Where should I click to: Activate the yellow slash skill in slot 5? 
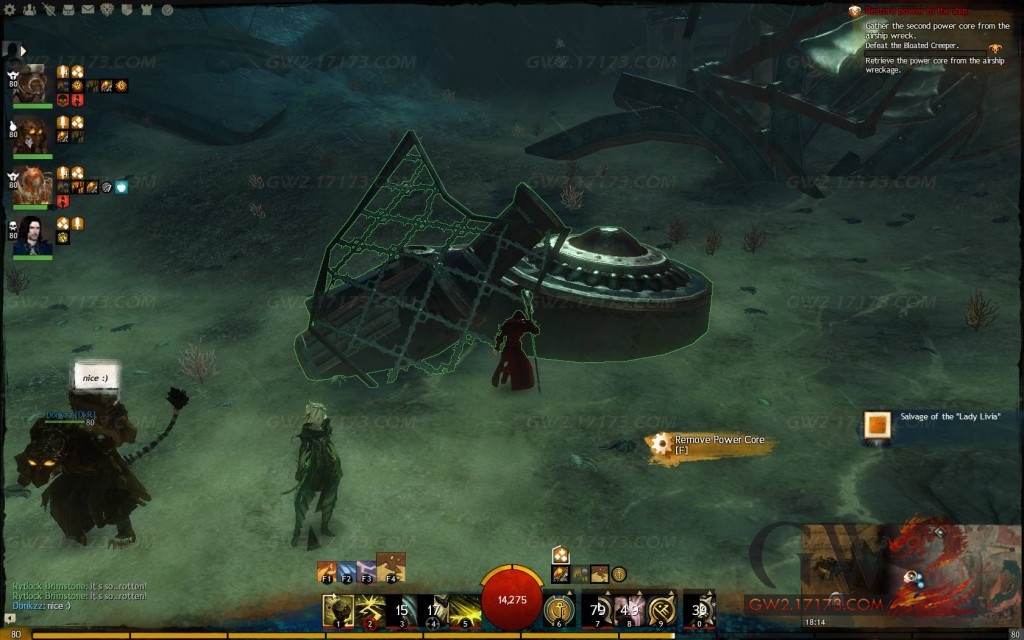tap(465, 610)
